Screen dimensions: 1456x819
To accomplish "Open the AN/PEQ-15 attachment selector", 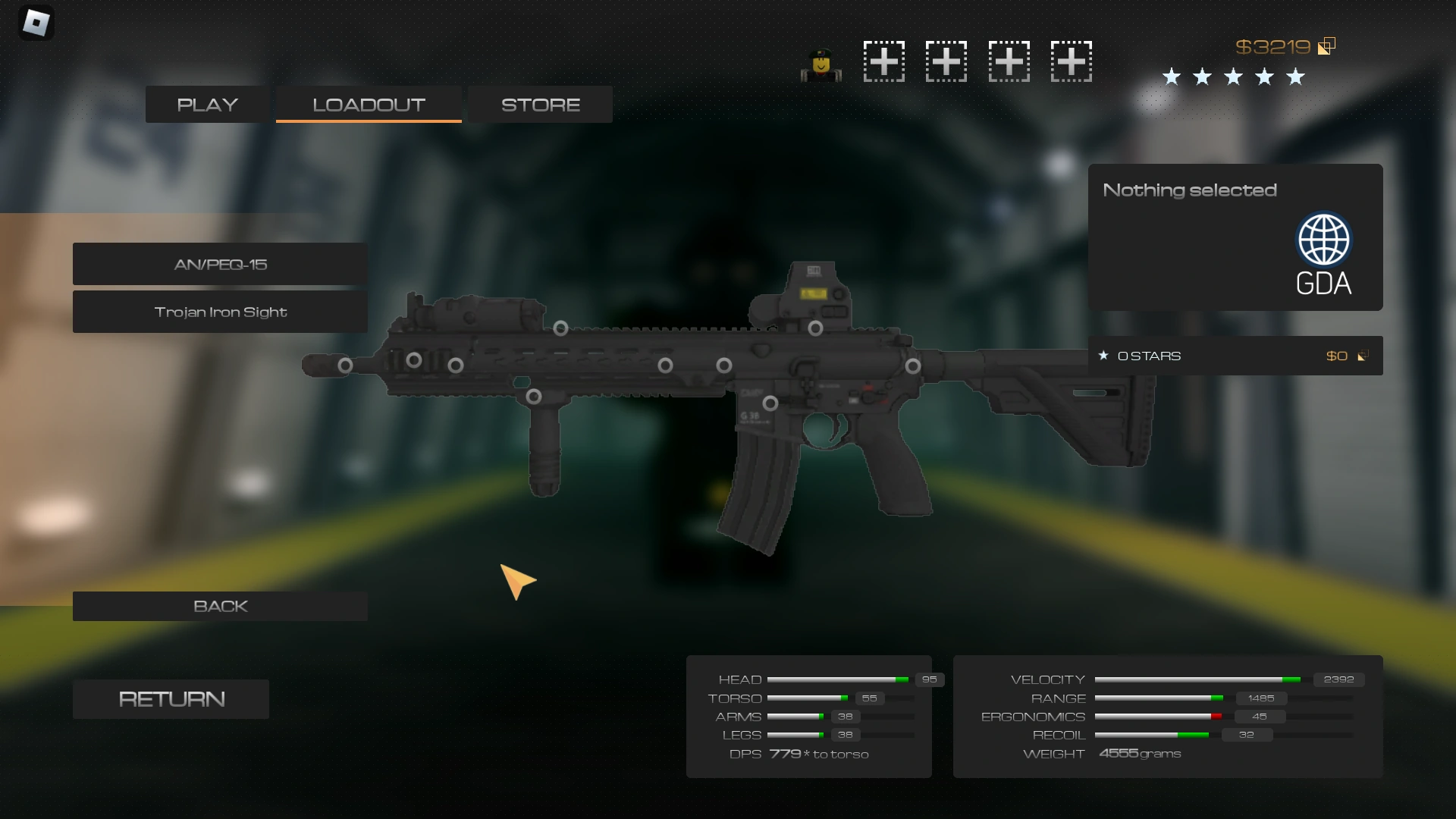I will (x=219, y=264).
